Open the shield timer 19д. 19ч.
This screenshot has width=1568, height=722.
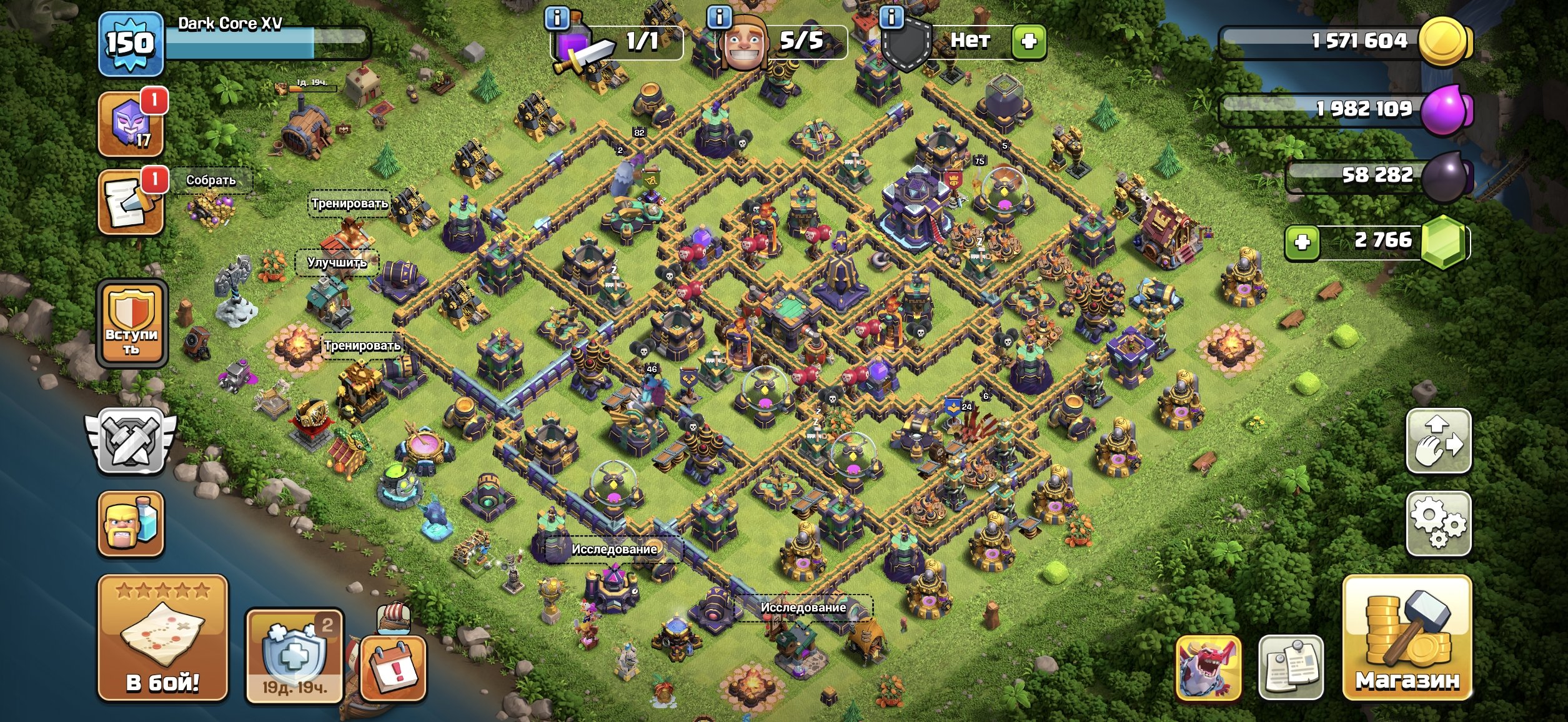[294, 656]
